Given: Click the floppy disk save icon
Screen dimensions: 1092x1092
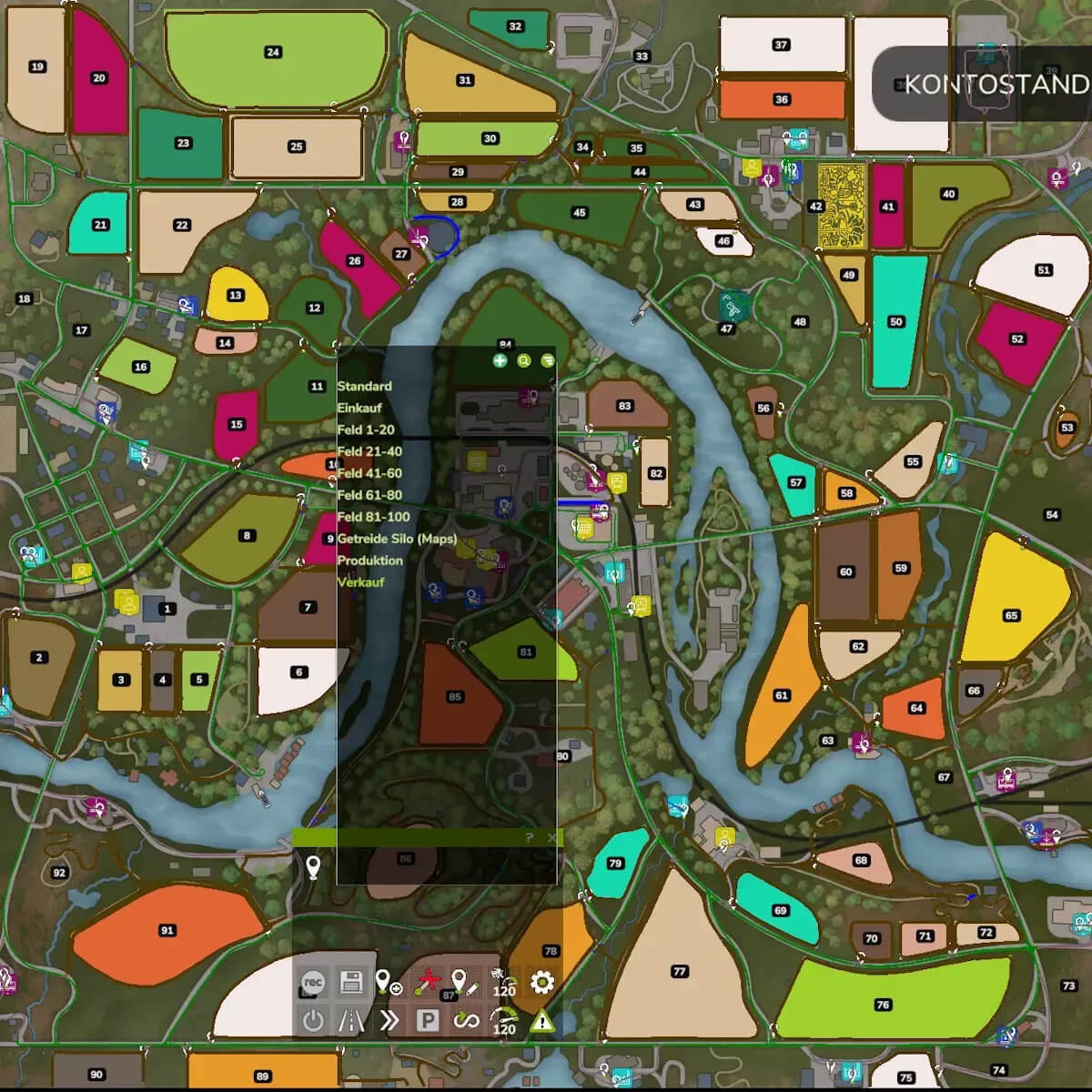Looking at the screenshot, I should (350, 983).
